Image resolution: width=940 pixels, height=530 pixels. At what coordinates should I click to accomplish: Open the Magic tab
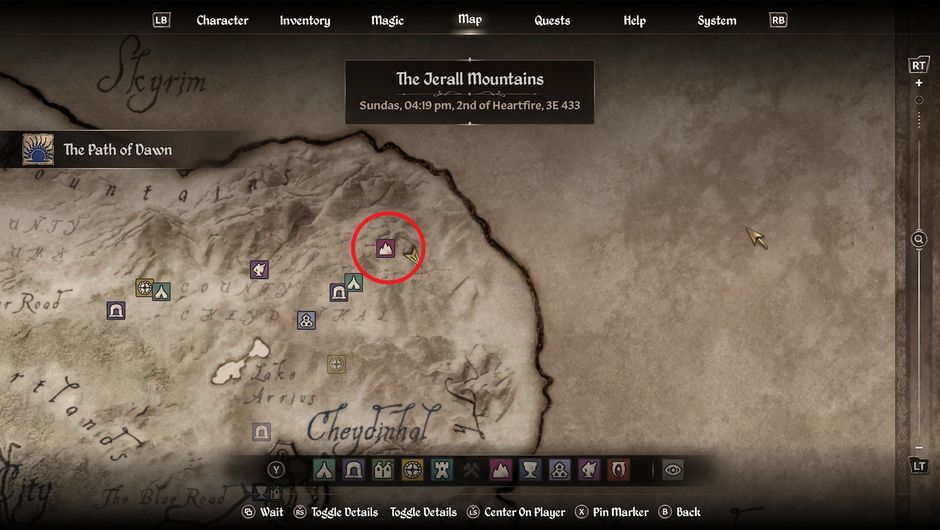pos(387,20)
